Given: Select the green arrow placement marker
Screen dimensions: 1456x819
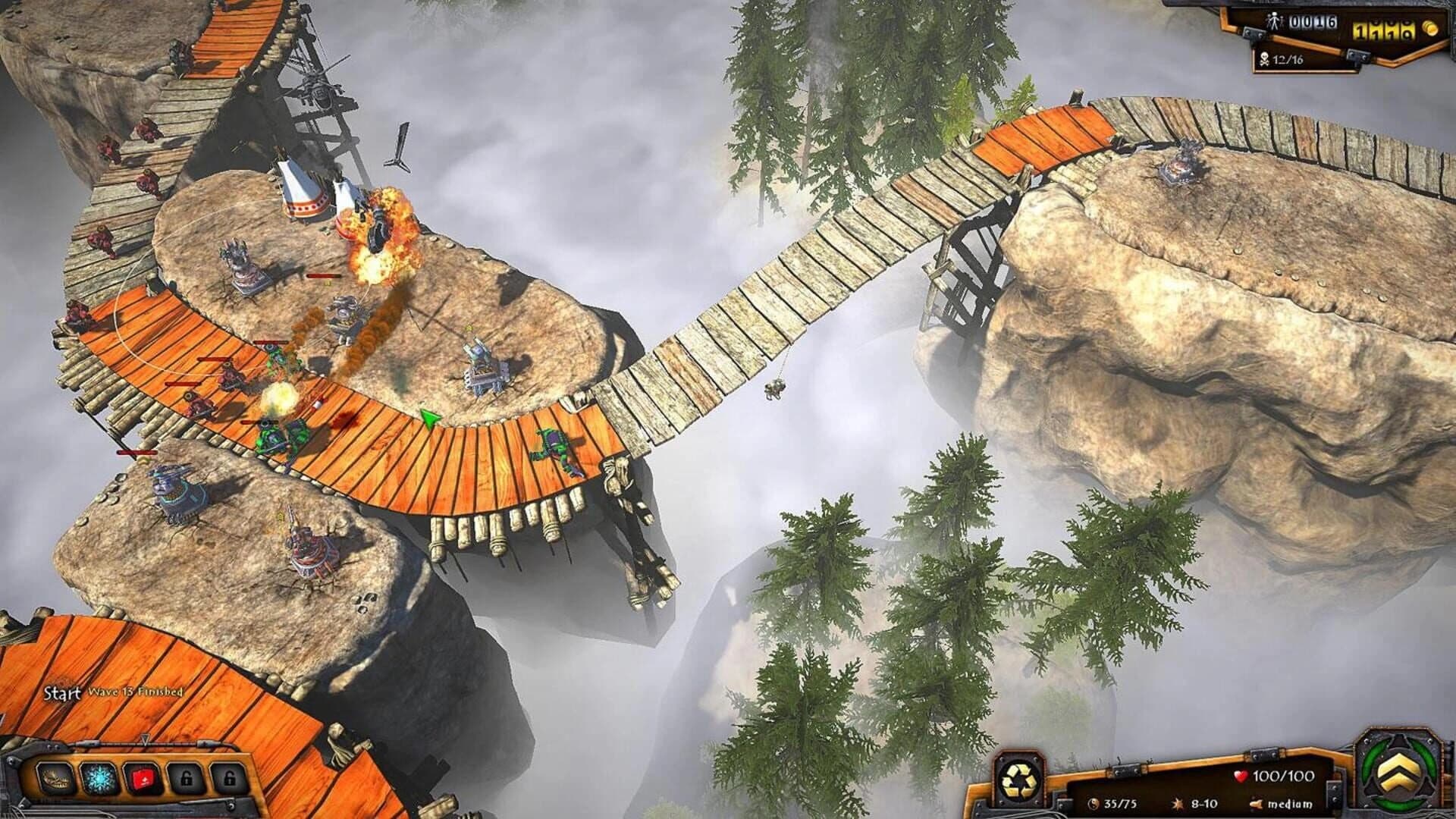Looking at the screenshot, I should [429, 416].
